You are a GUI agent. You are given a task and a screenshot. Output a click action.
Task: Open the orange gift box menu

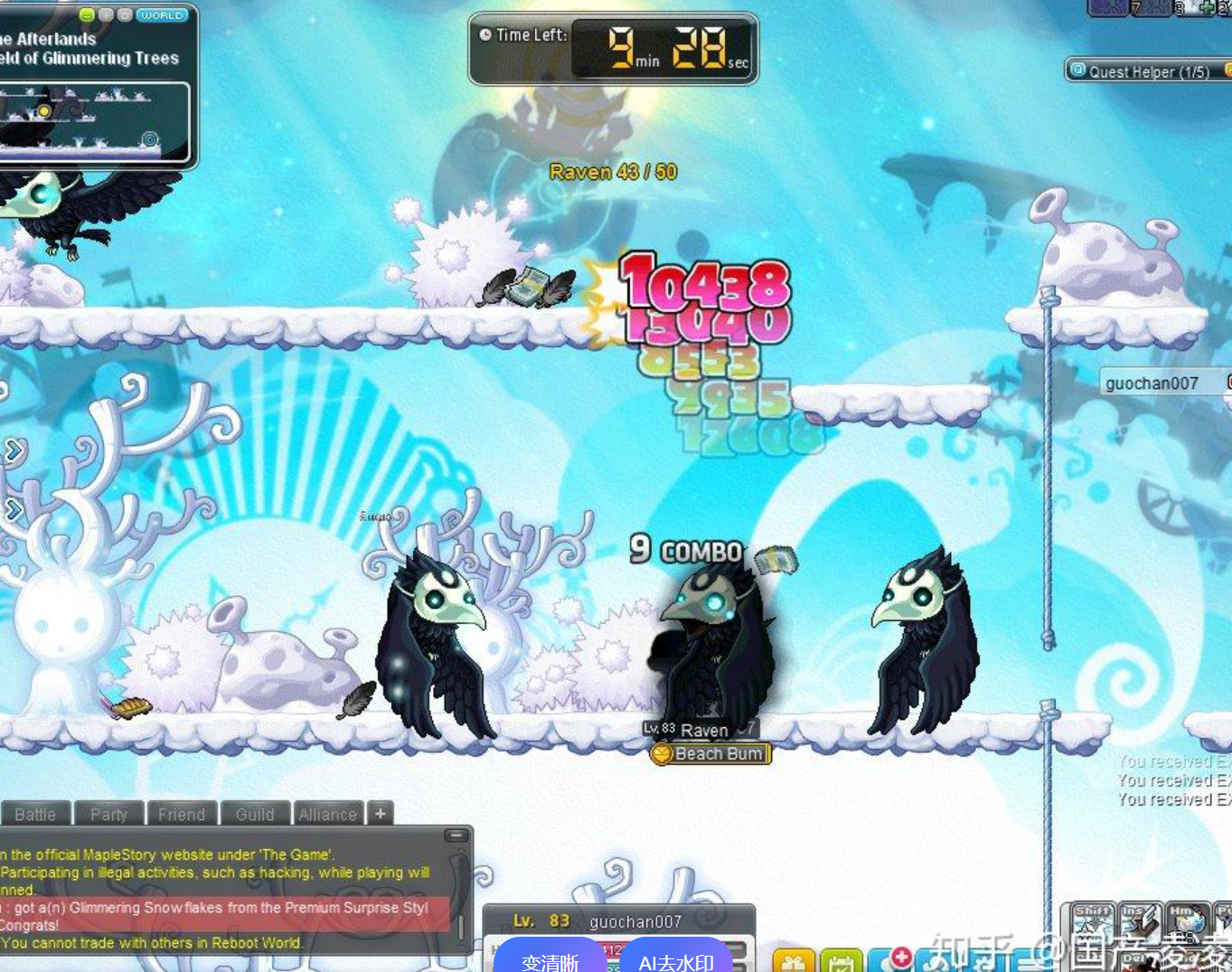pyautogui.click(x=794, y=962)
